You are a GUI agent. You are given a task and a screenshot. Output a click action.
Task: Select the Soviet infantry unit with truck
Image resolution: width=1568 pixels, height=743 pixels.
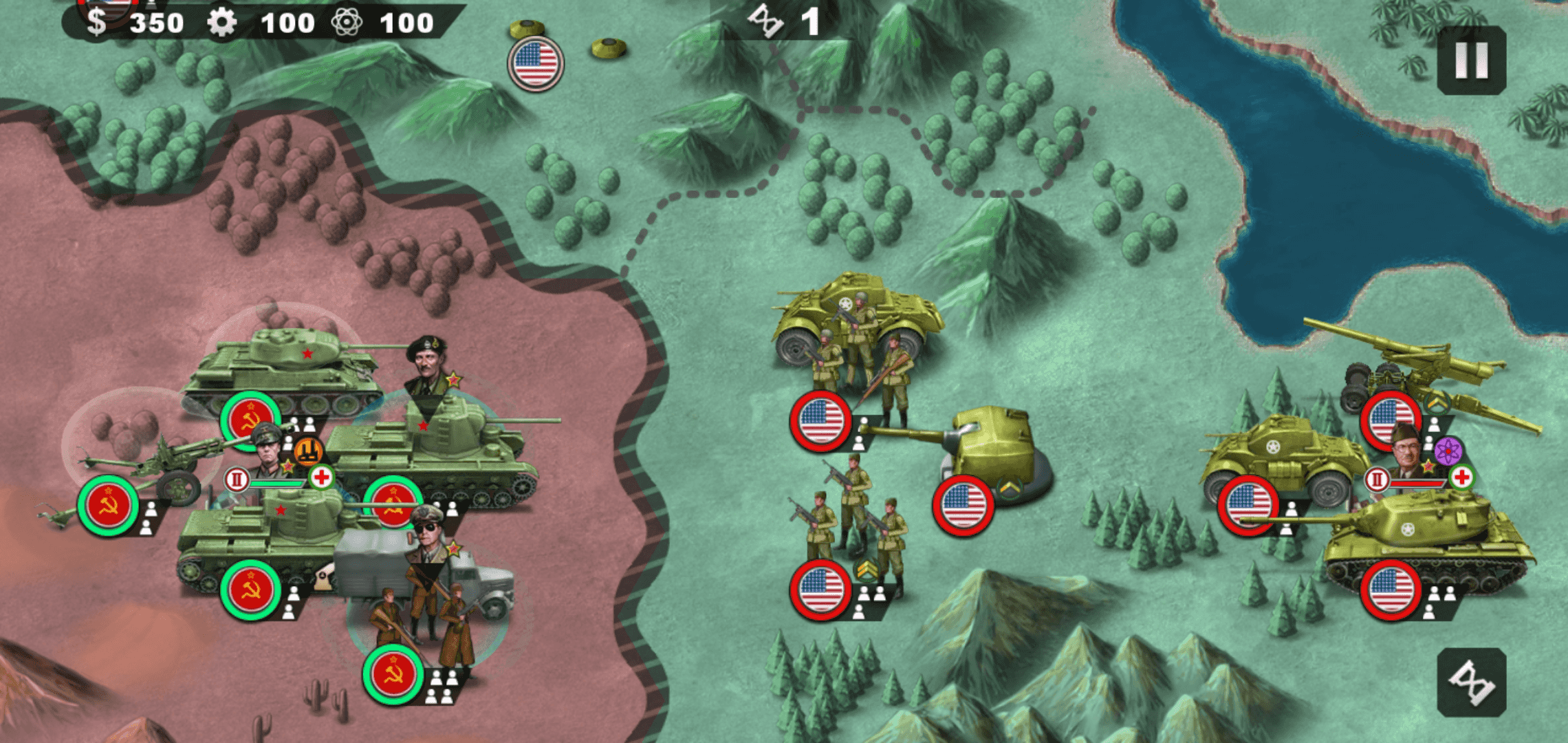pyautogui.click(x=393, y=674)
